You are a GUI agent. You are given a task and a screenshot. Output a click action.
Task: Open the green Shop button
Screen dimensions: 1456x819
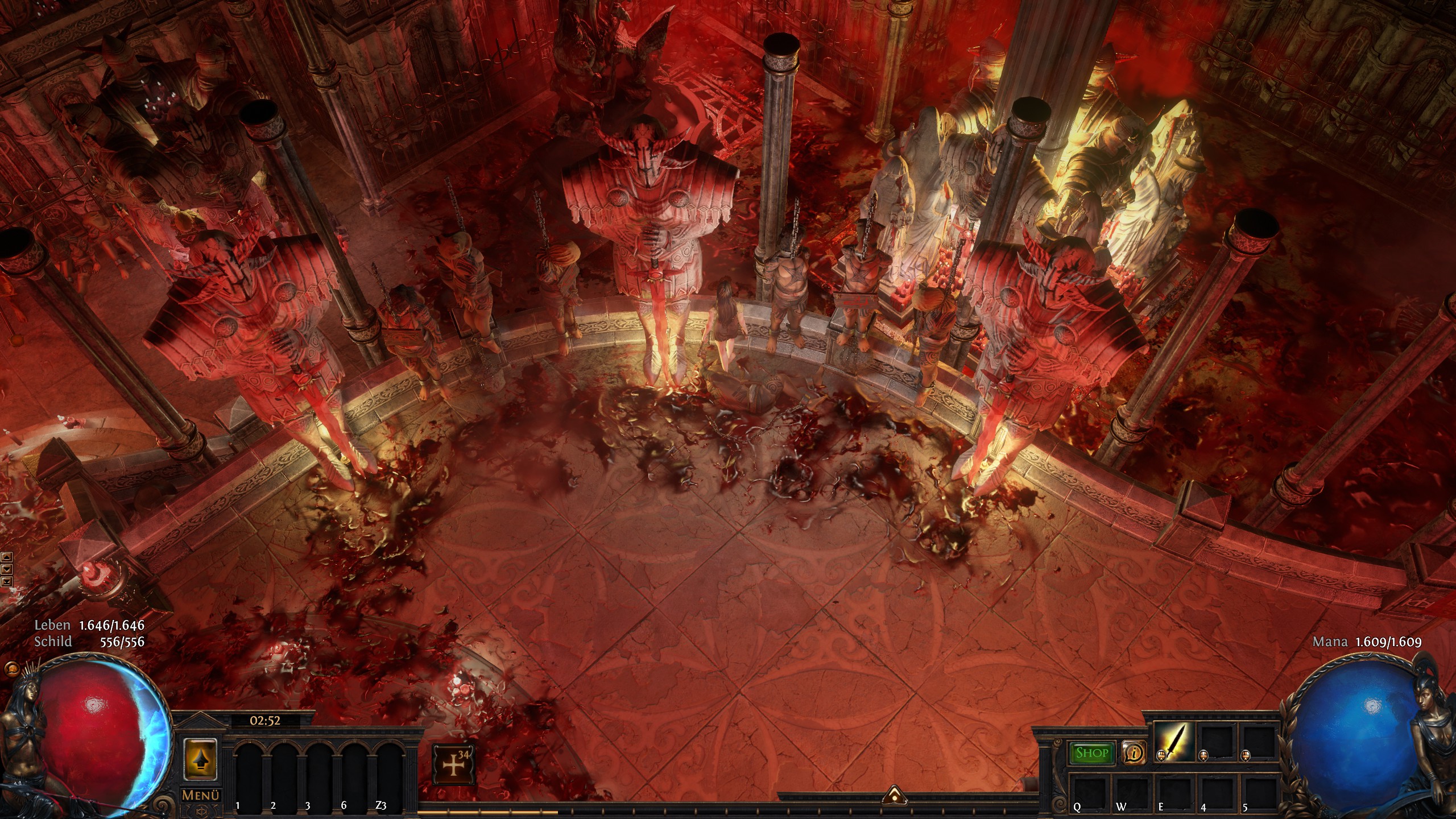click(x=1092, y=753)
